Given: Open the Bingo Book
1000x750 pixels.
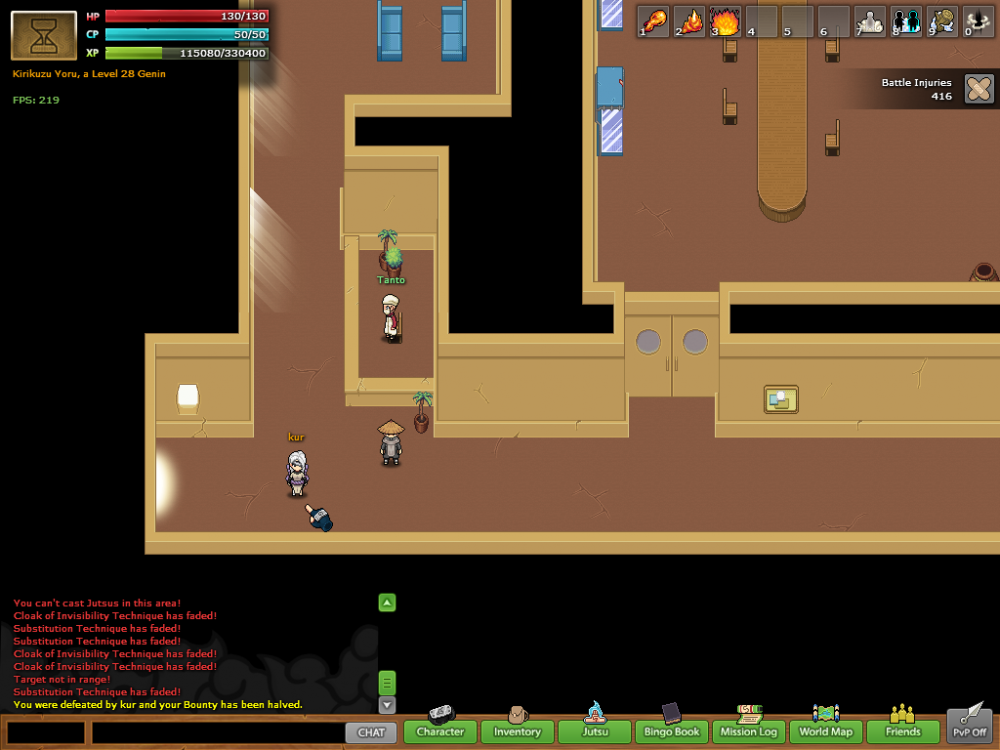Looking at the screenshot, I should pyautogui.click(x=672, y=731).
